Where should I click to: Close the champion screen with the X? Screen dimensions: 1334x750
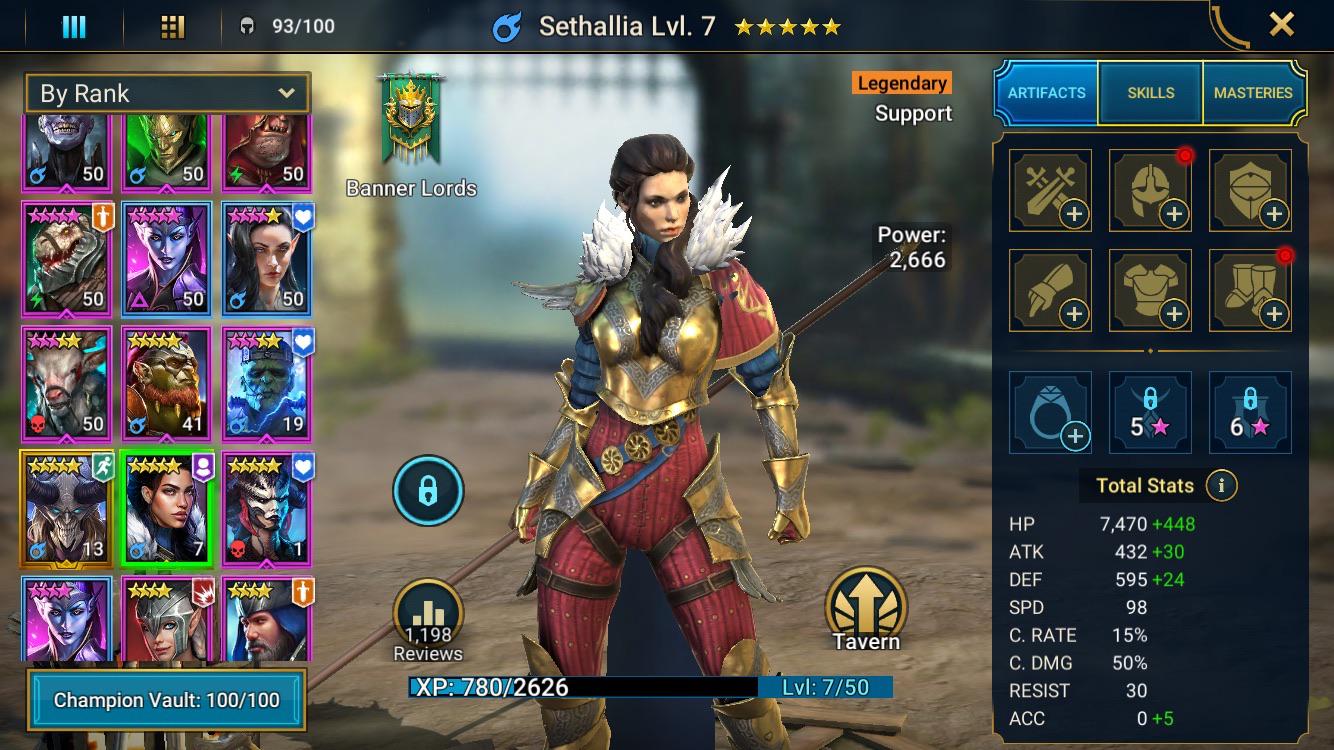(x=1281, y=25)
